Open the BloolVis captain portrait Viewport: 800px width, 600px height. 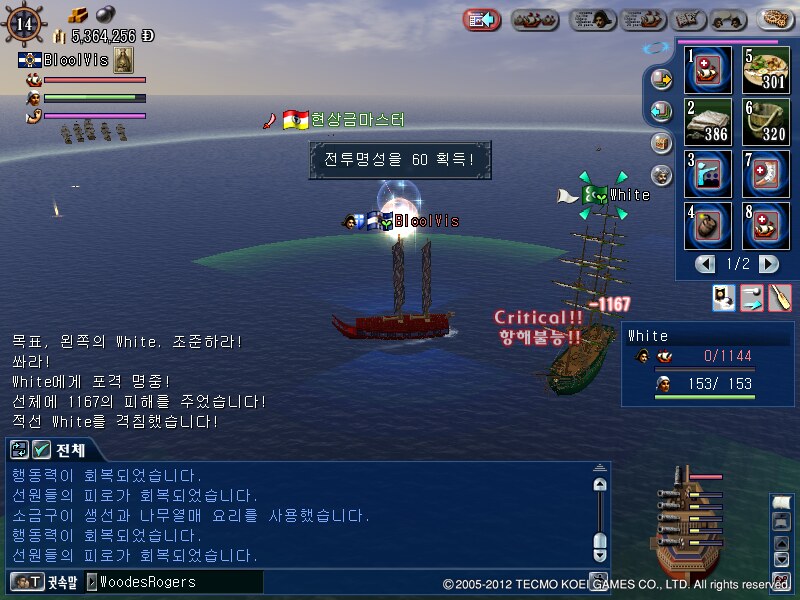(x=124, y=60)
